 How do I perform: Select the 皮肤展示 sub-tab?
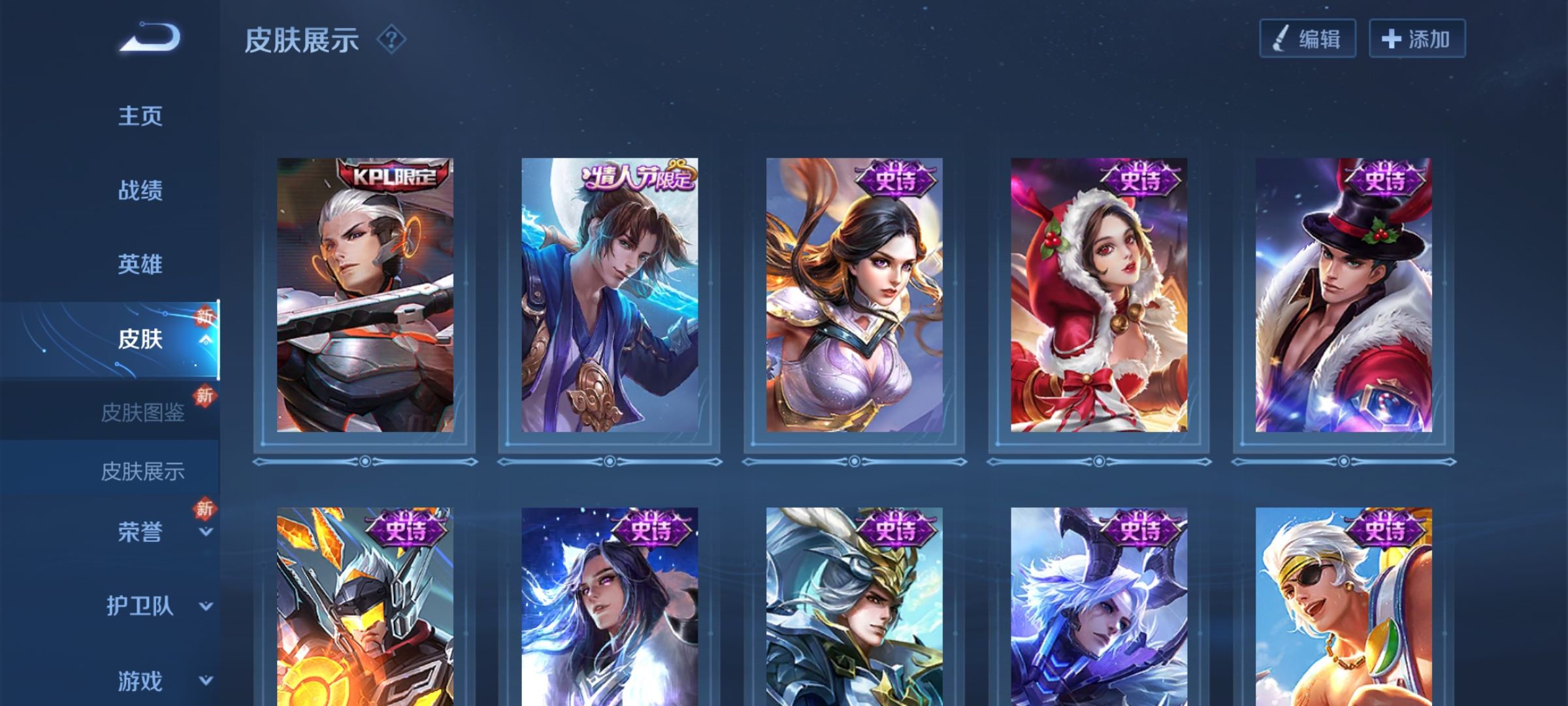(142, 471)
